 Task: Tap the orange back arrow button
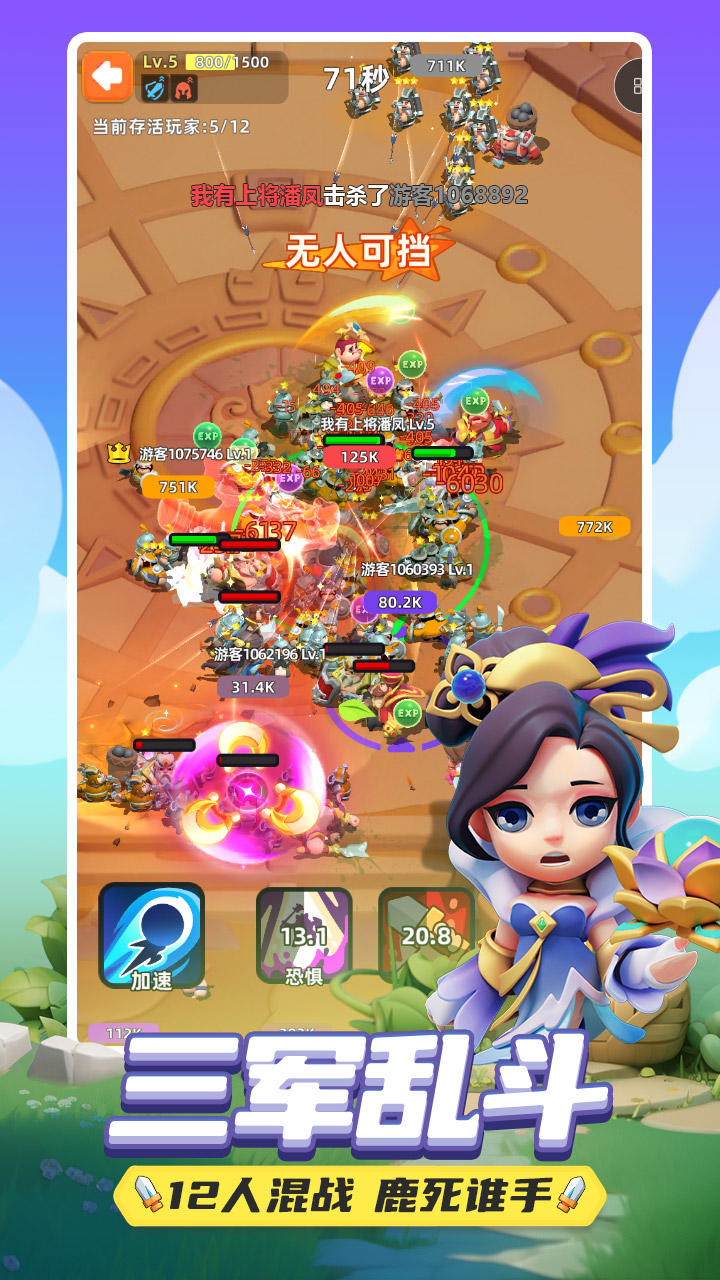[x=107, y=77]
